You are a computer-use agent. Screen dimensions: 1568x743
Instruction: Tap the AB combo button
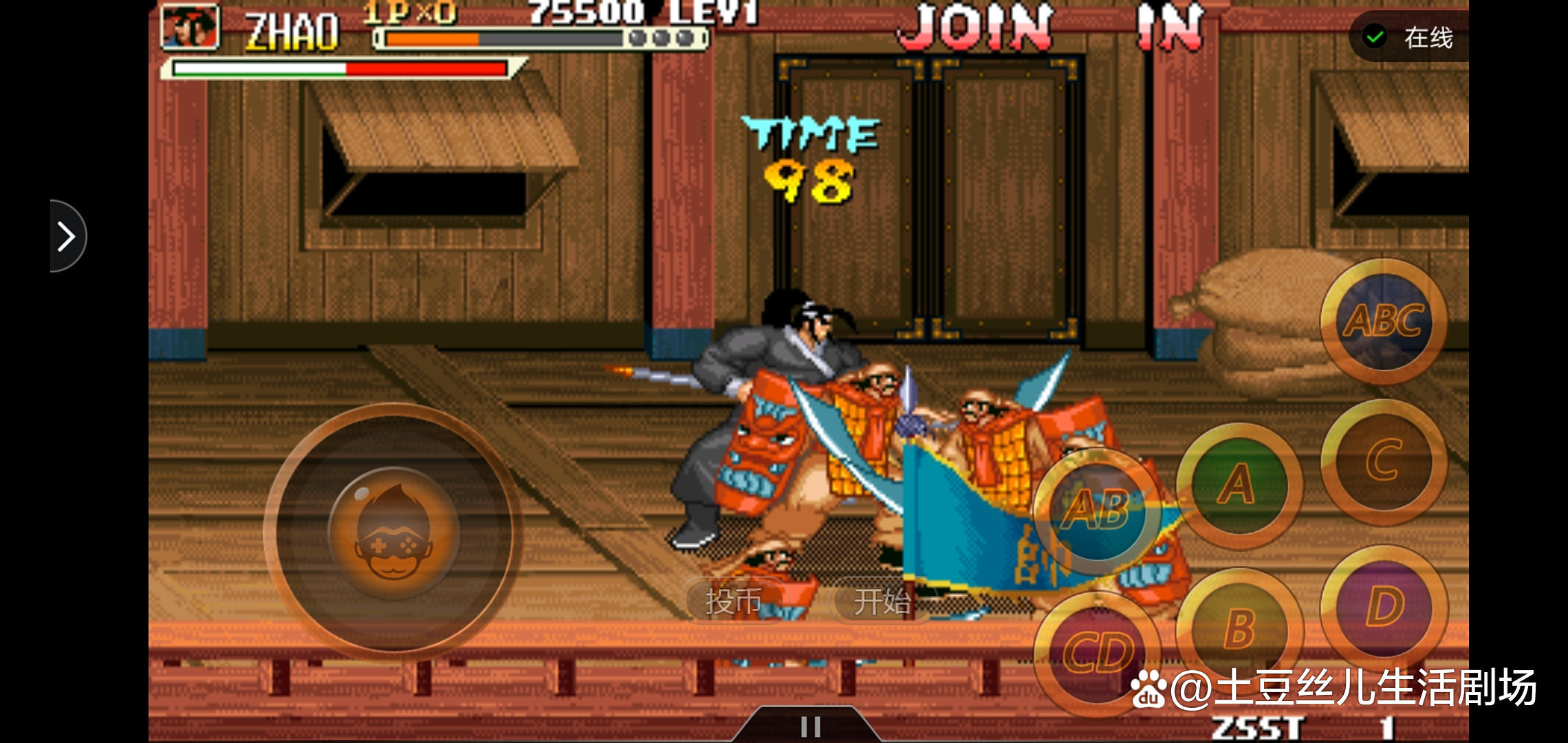[1097, 510]
